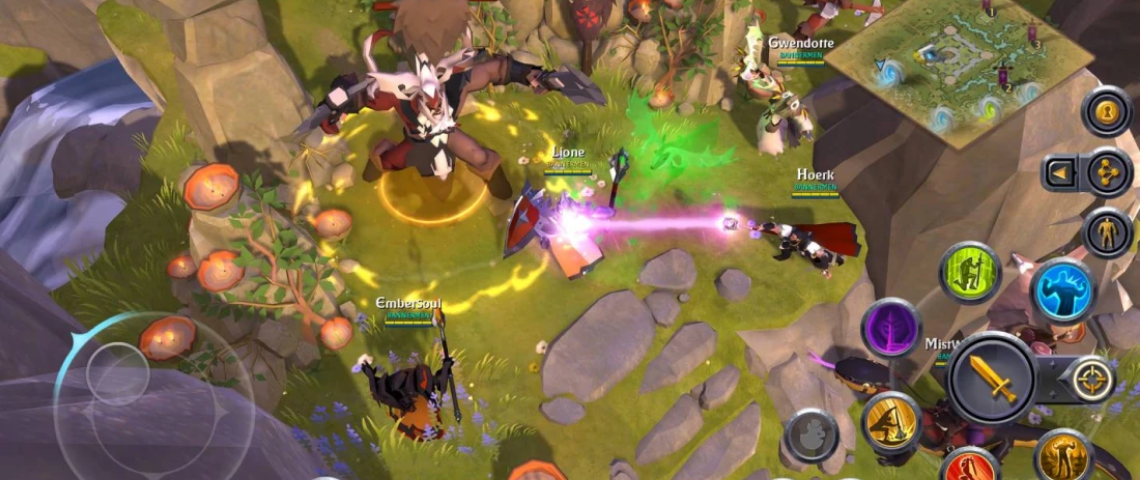Cast the purple leaf ability
1140x480 pixels.
[891, 327]
